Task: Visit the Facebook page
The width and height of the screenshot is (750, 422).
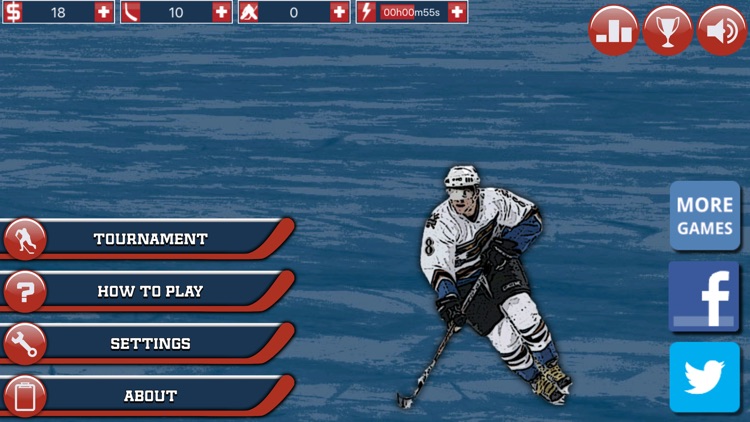Action: click(x=705, y=297)
